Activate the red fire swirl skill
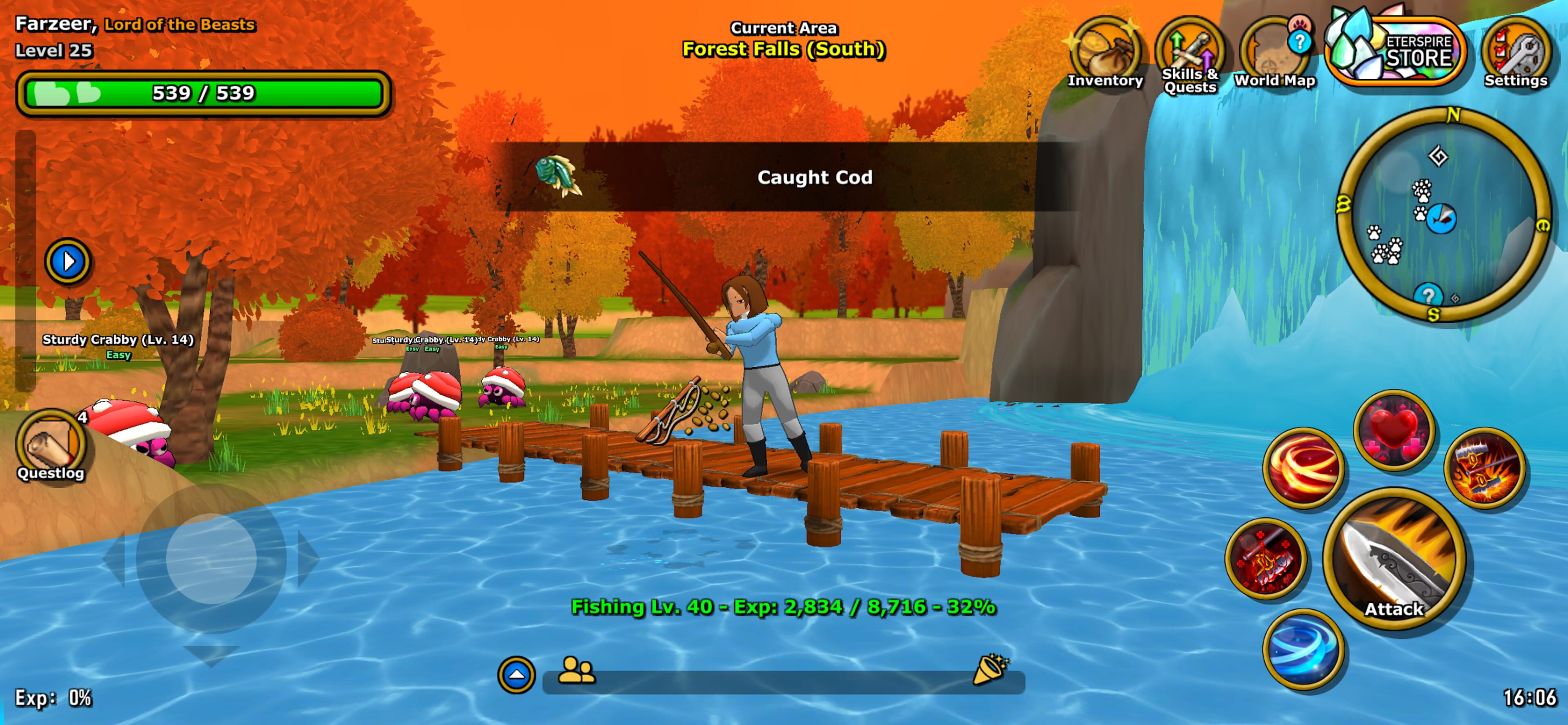The image size is (1568, 725). pyautogui.click(x=1303, y=468)
